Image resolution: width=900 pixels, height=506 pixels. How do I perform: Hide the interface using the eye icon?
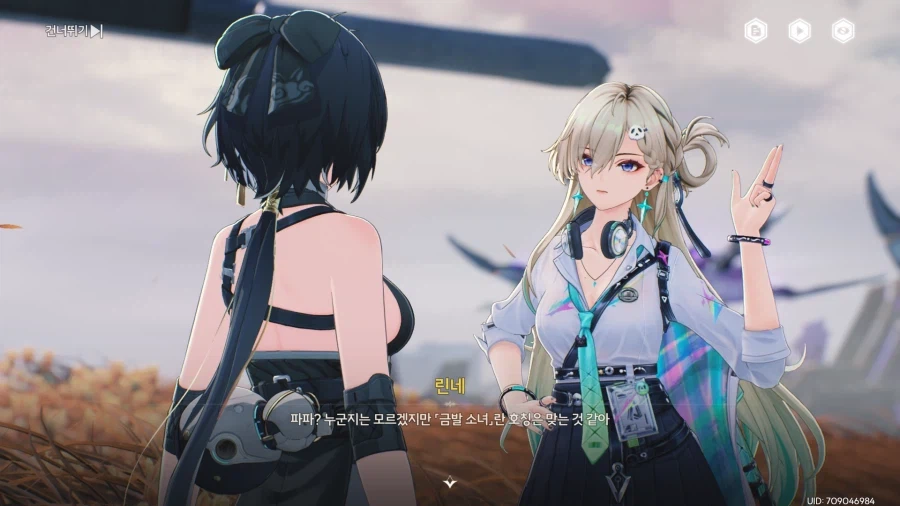coord(843,31)
